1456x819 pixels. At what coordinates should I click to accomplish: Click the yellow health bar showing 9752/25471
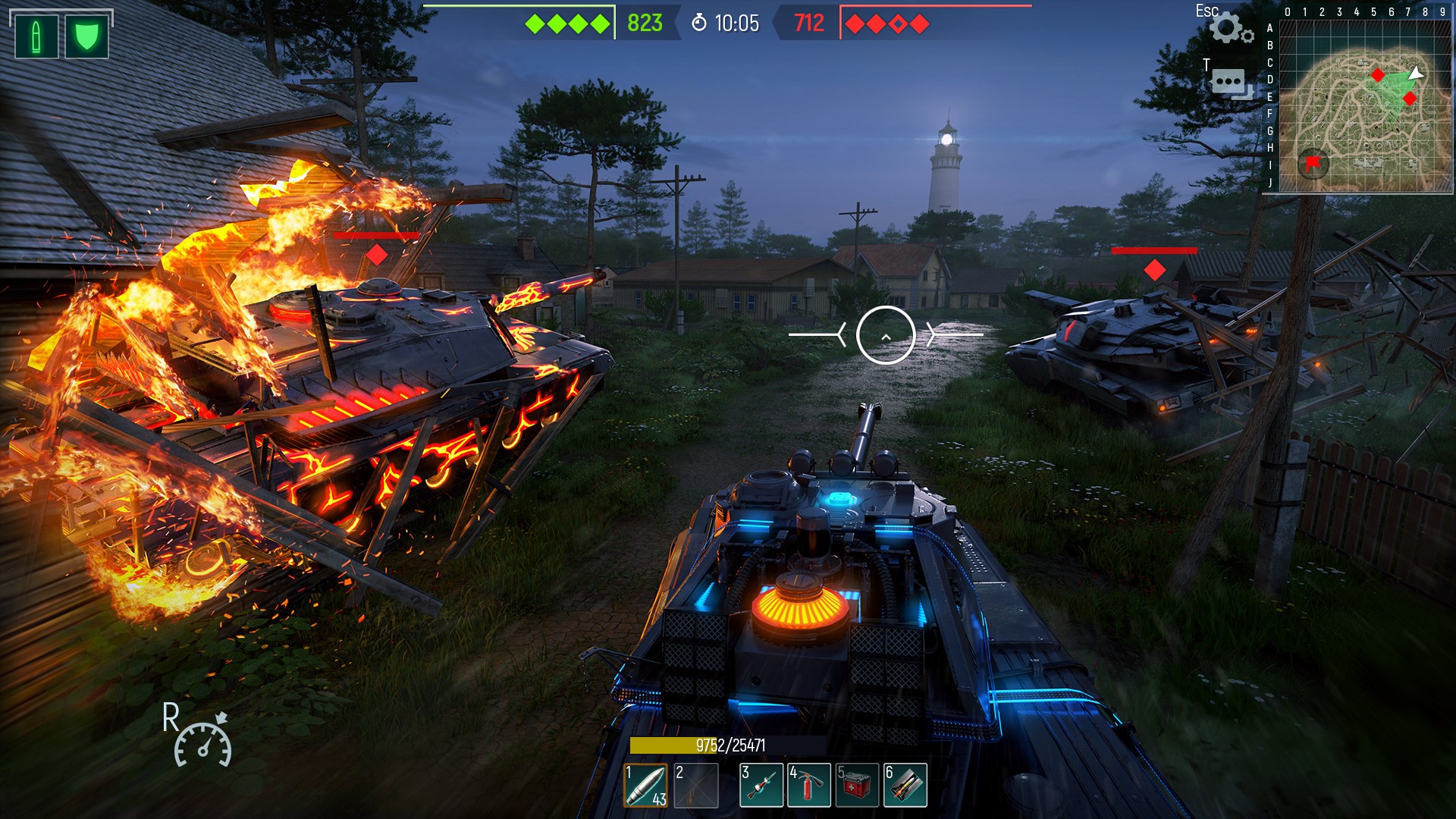click(728, 745)
